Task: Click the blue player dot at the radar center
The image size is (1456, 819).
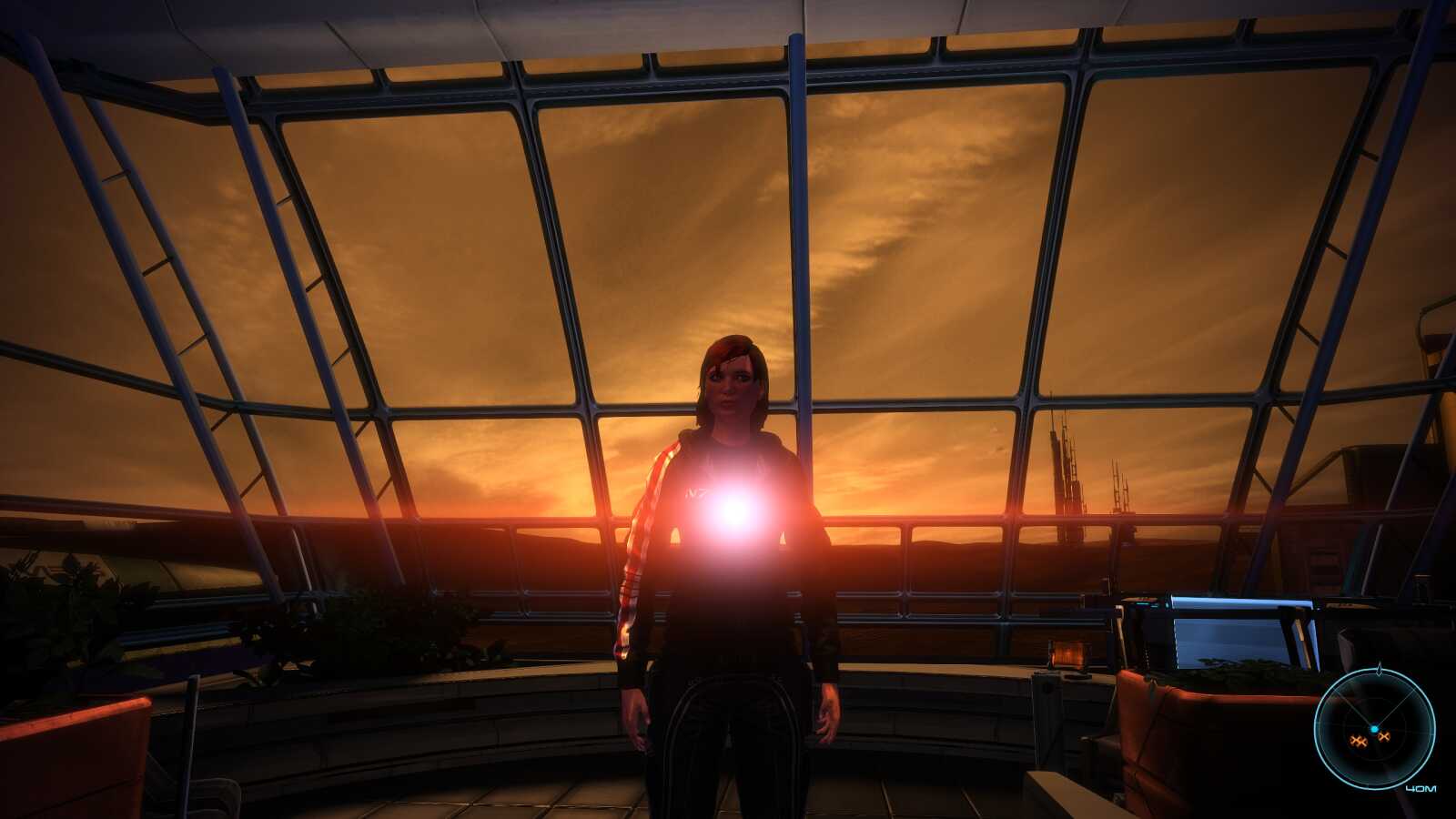Action: [1374, 728]
